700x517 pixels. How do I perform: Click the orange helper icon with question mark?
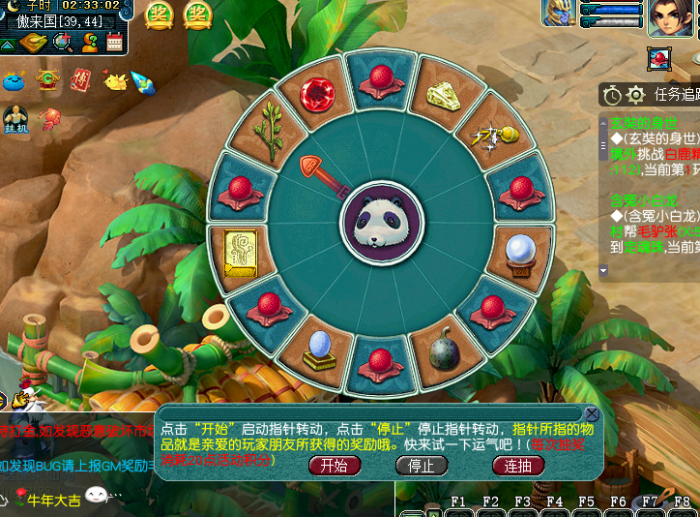point(90,42)
